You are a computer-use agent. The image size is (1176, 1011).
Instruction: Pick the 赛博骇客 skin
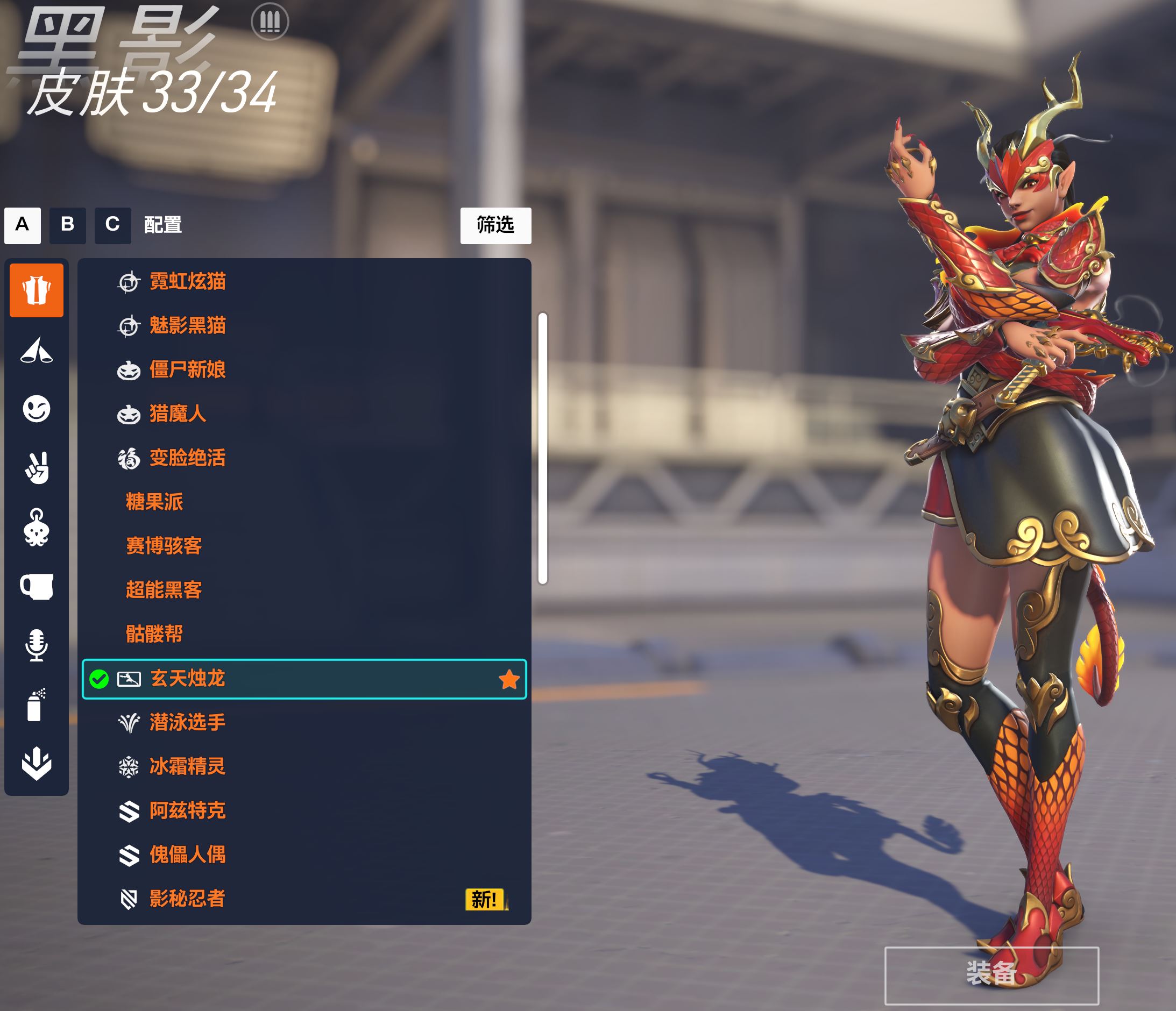pos(164,546)
